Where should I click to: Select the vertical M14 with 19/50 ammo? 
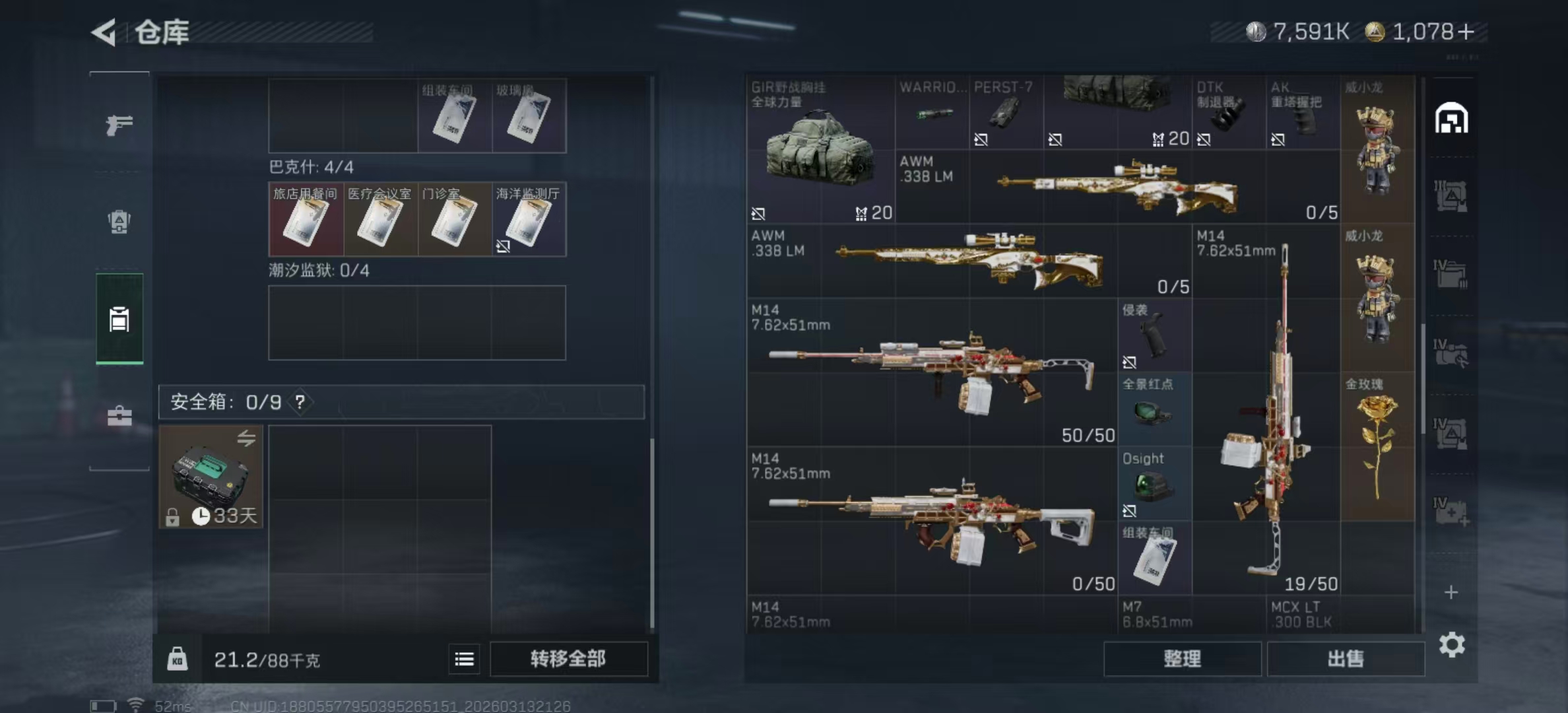point(1266,409)
